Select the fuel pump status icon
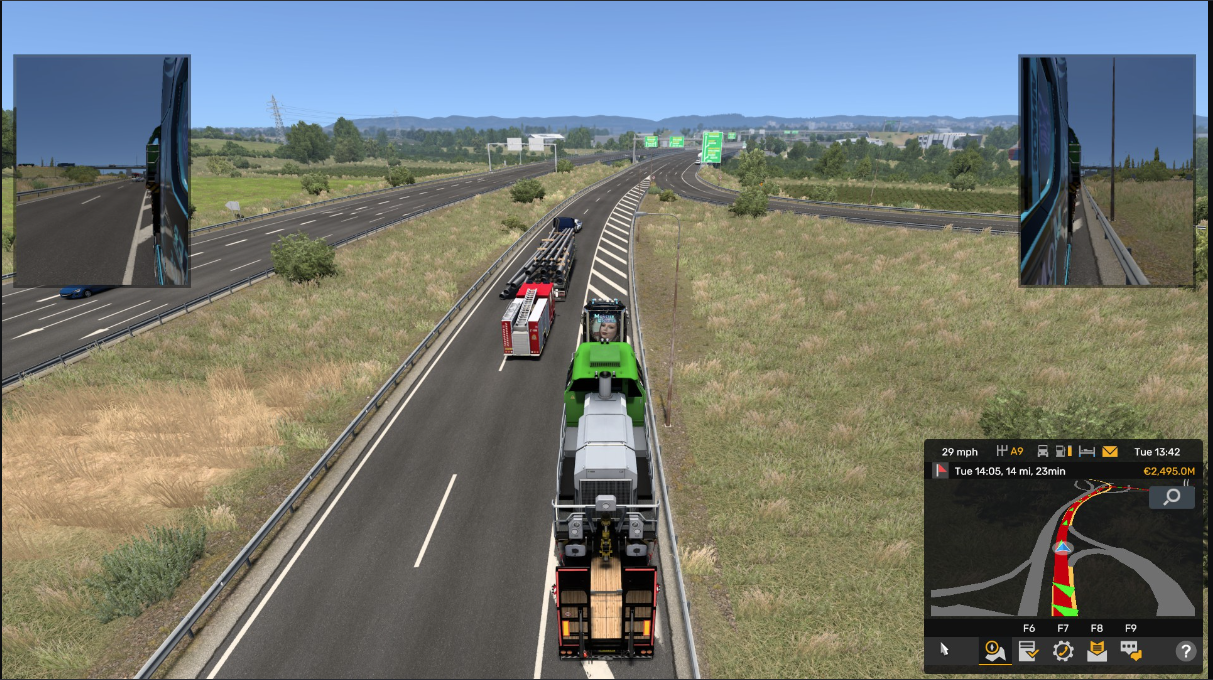The height and width of the screenshot is (680, 1213). 1064,452
